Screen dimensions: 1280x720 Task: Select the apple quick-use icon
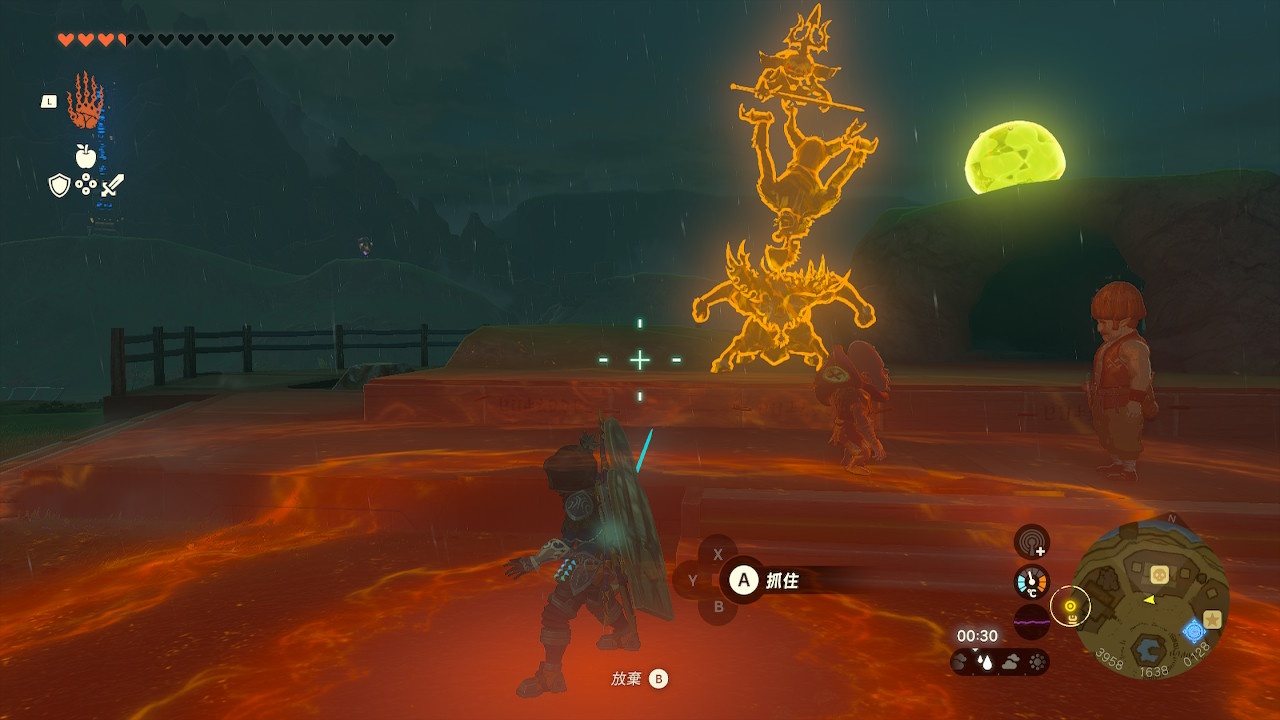pos(85,156)
